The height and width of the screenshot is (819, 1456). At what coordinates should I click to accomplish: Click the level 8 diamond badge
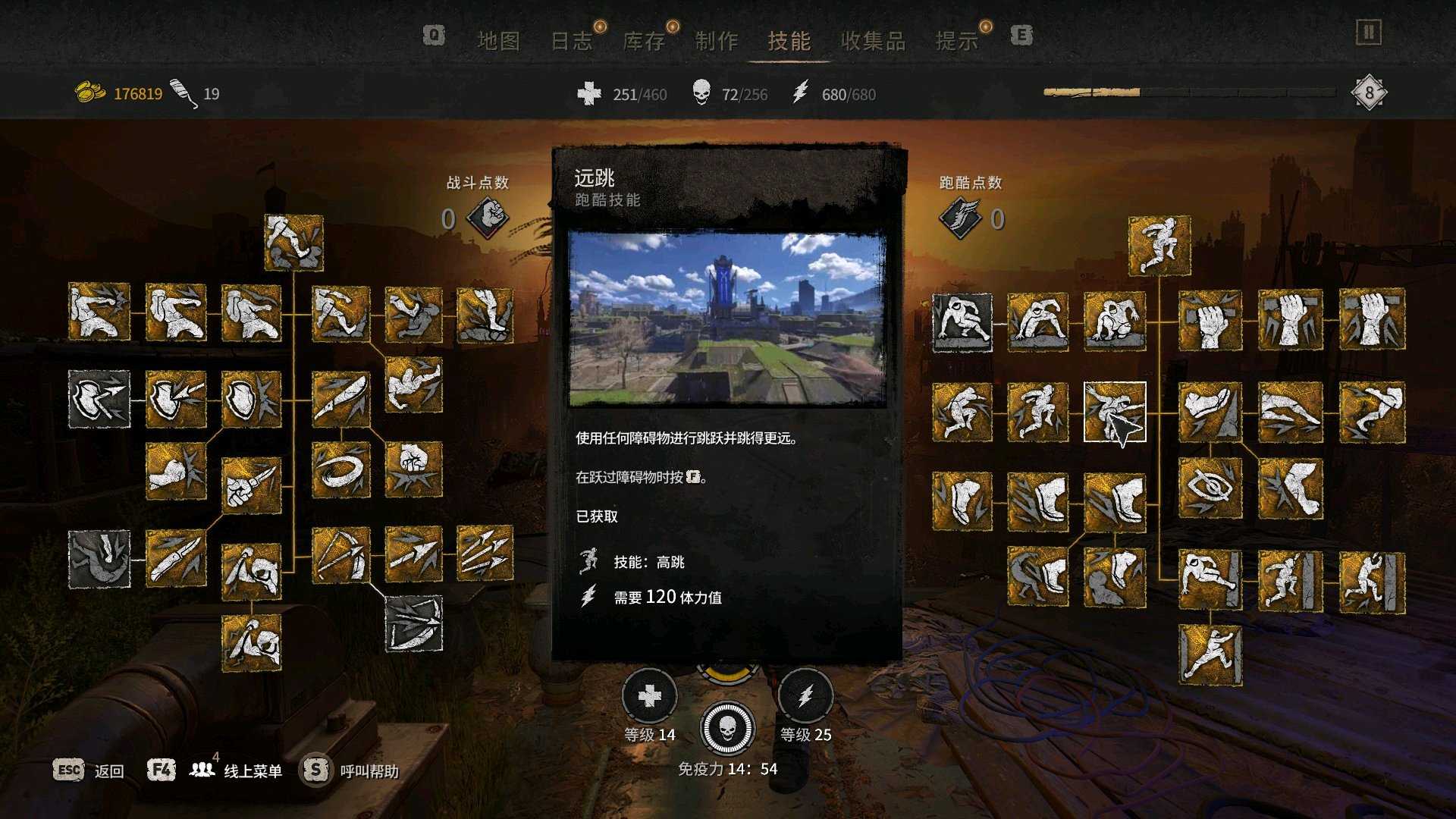tap(1369, 91)
